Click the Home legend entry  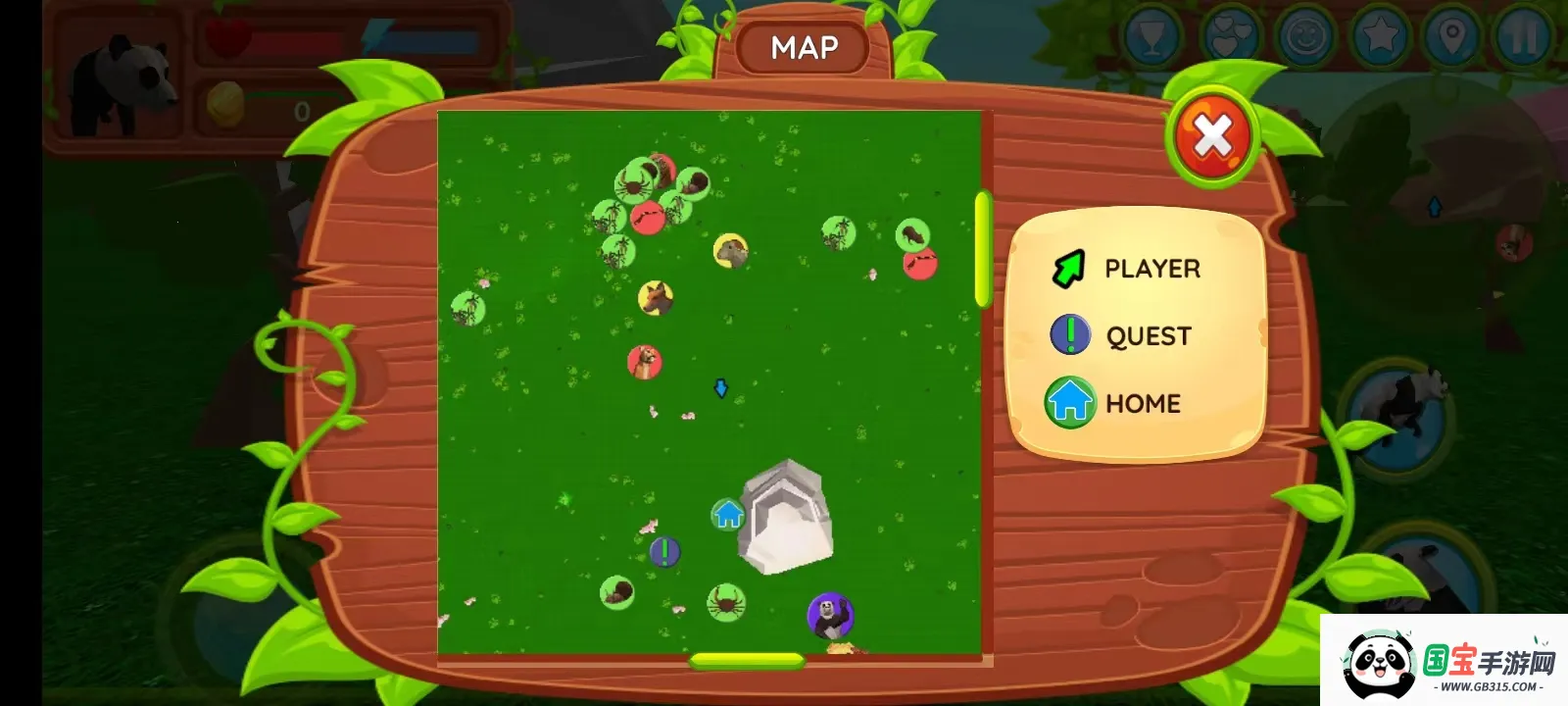(x=1114, y=403)
